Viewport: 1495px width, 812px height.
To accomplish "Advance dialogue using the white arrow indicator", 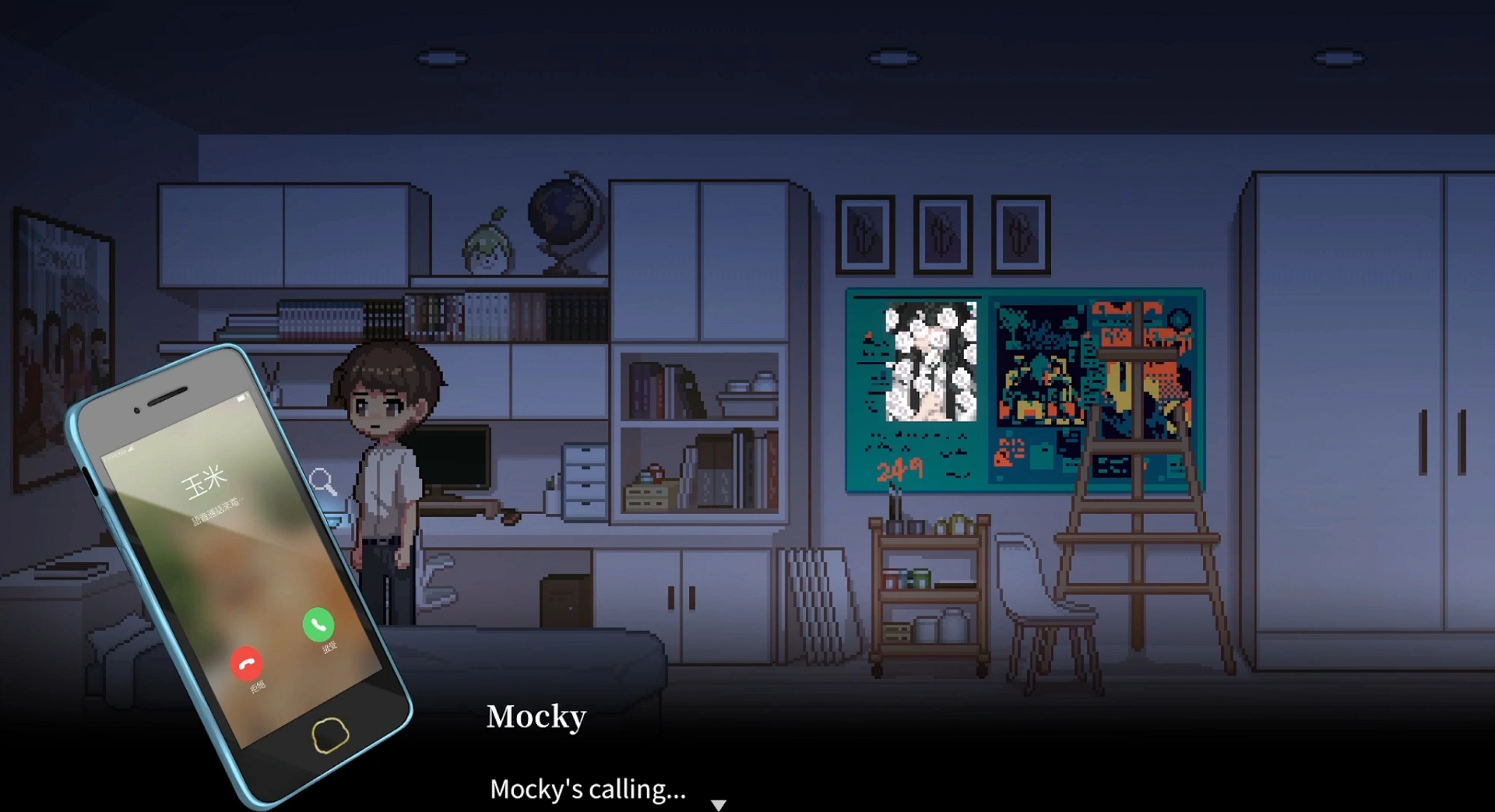I will [719, 804].
